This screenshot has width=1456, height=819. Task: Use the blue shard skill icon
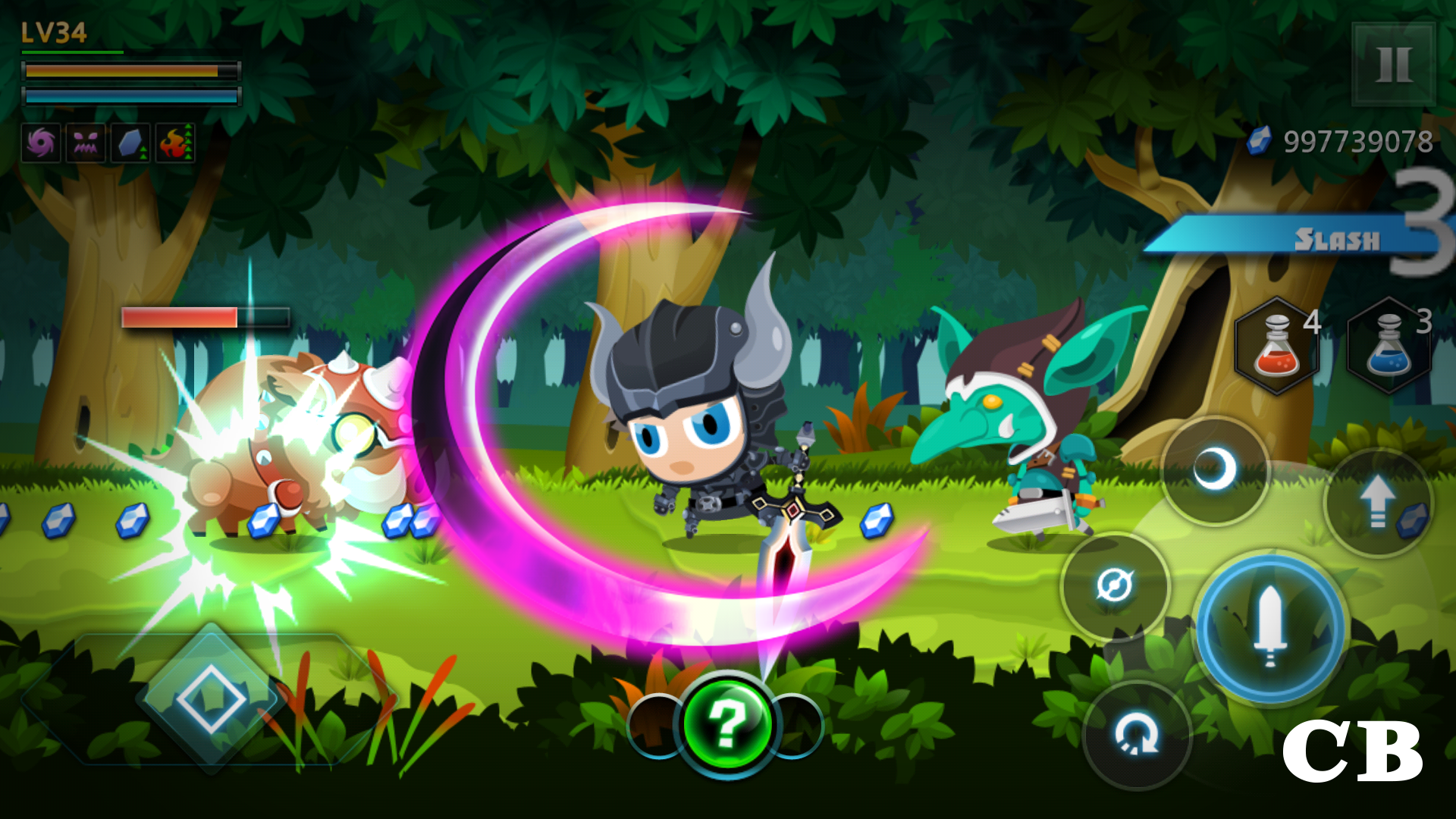pyautogui.click(x=129, y=143)
